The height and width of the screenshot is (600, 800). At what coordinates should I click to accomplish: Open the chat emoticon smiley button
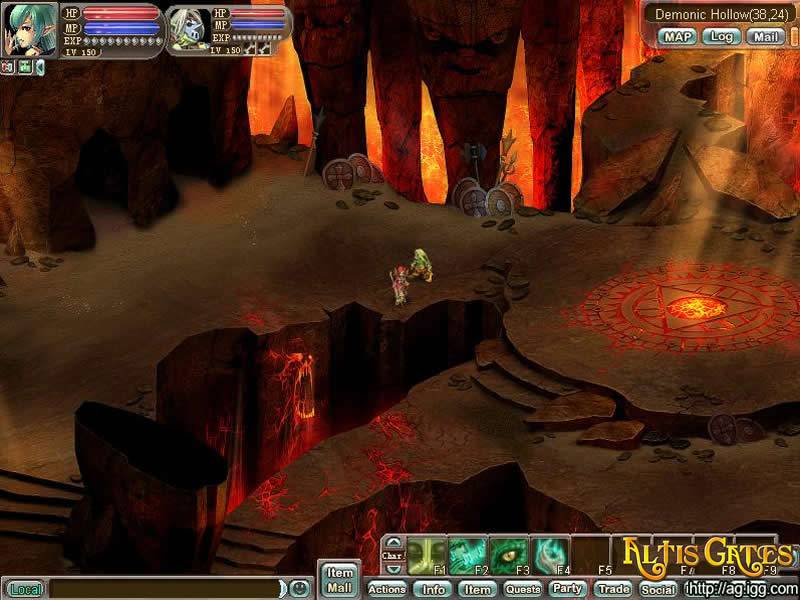298,588
